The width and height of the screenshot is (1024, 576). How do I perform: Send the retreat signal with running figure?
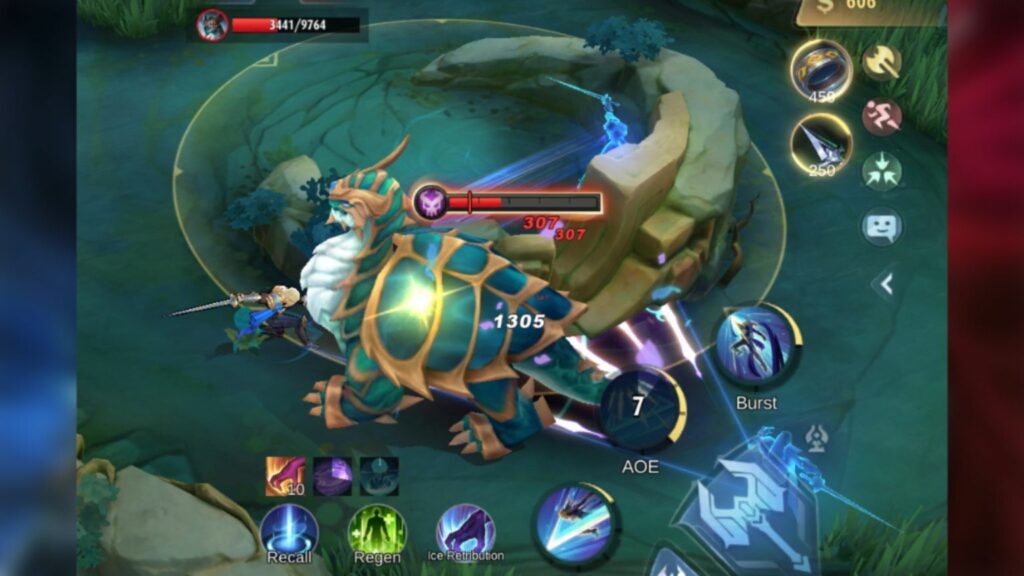881,116
